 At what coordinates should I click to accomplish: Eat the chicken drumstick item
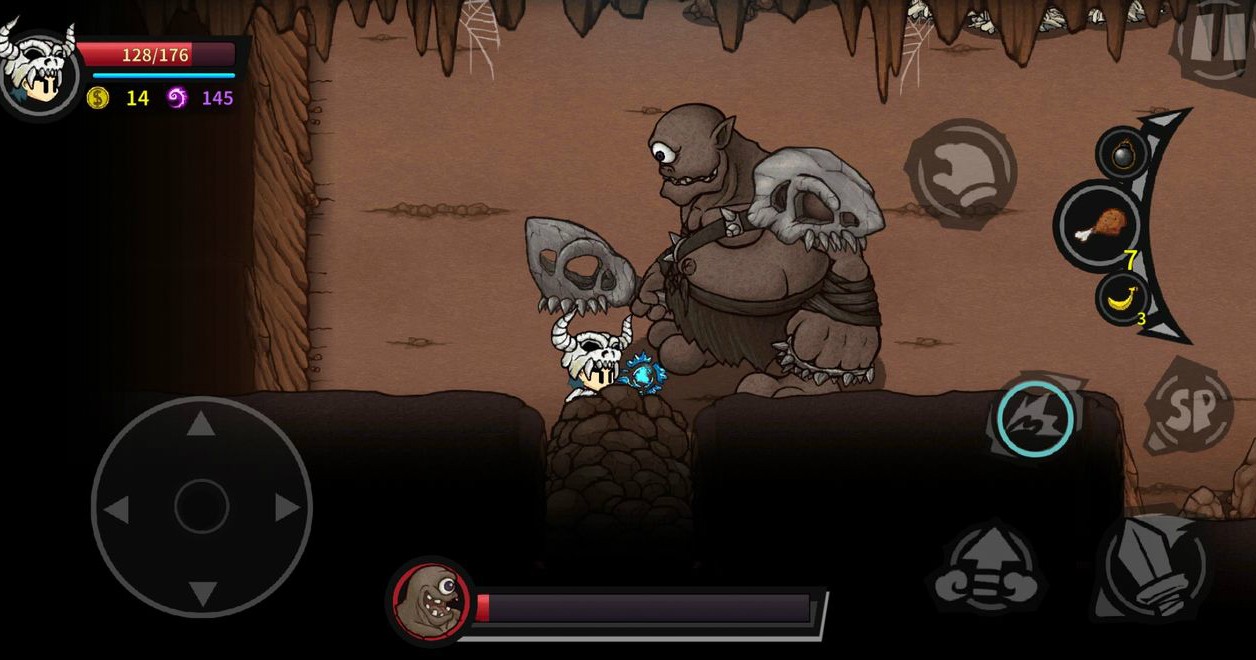[x=1100, y=227]
